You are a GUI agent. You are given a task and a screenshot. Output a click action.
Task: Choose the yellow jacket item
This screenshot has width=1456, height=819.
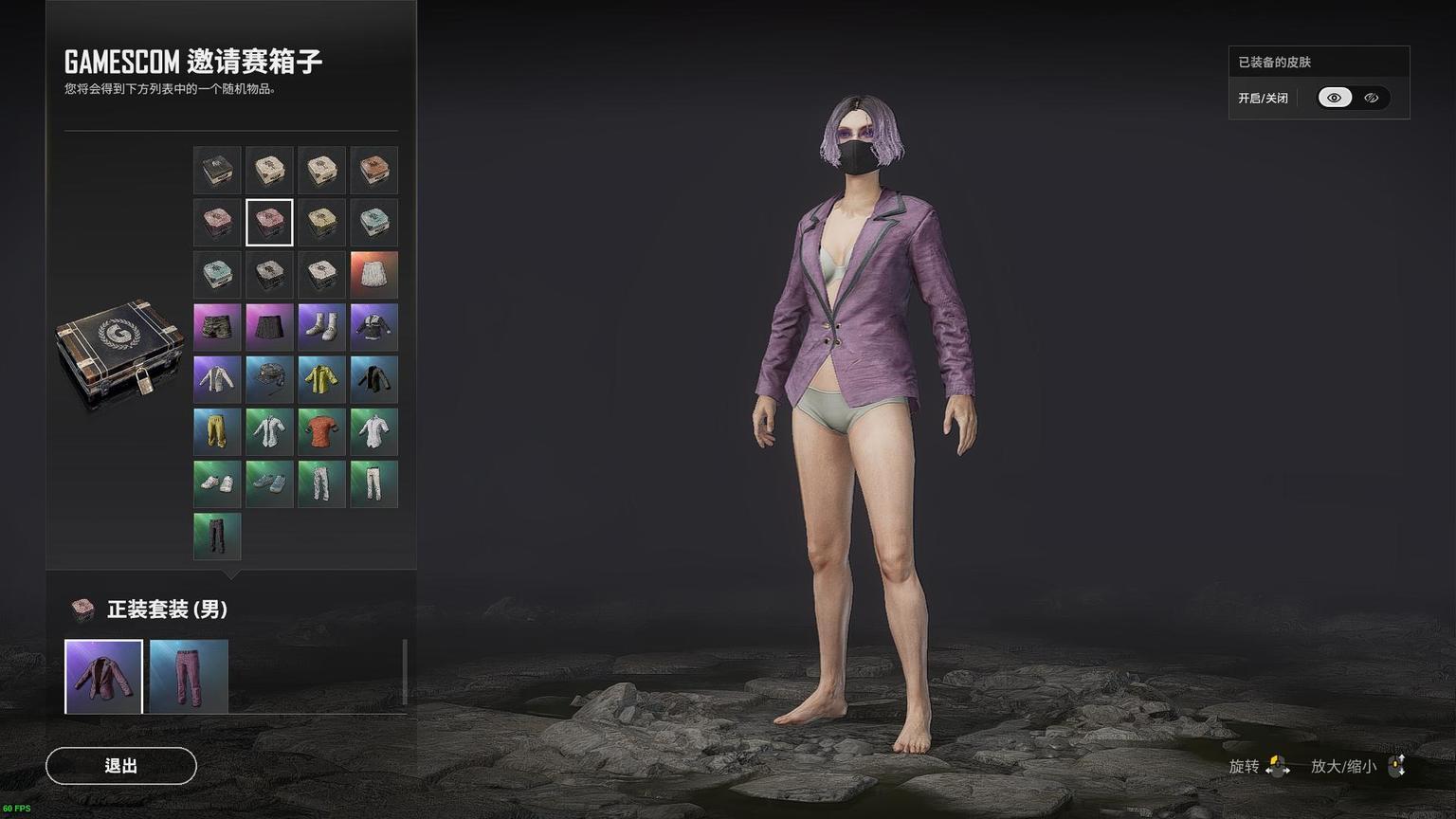pyautogui.click(x=321, y=379)
